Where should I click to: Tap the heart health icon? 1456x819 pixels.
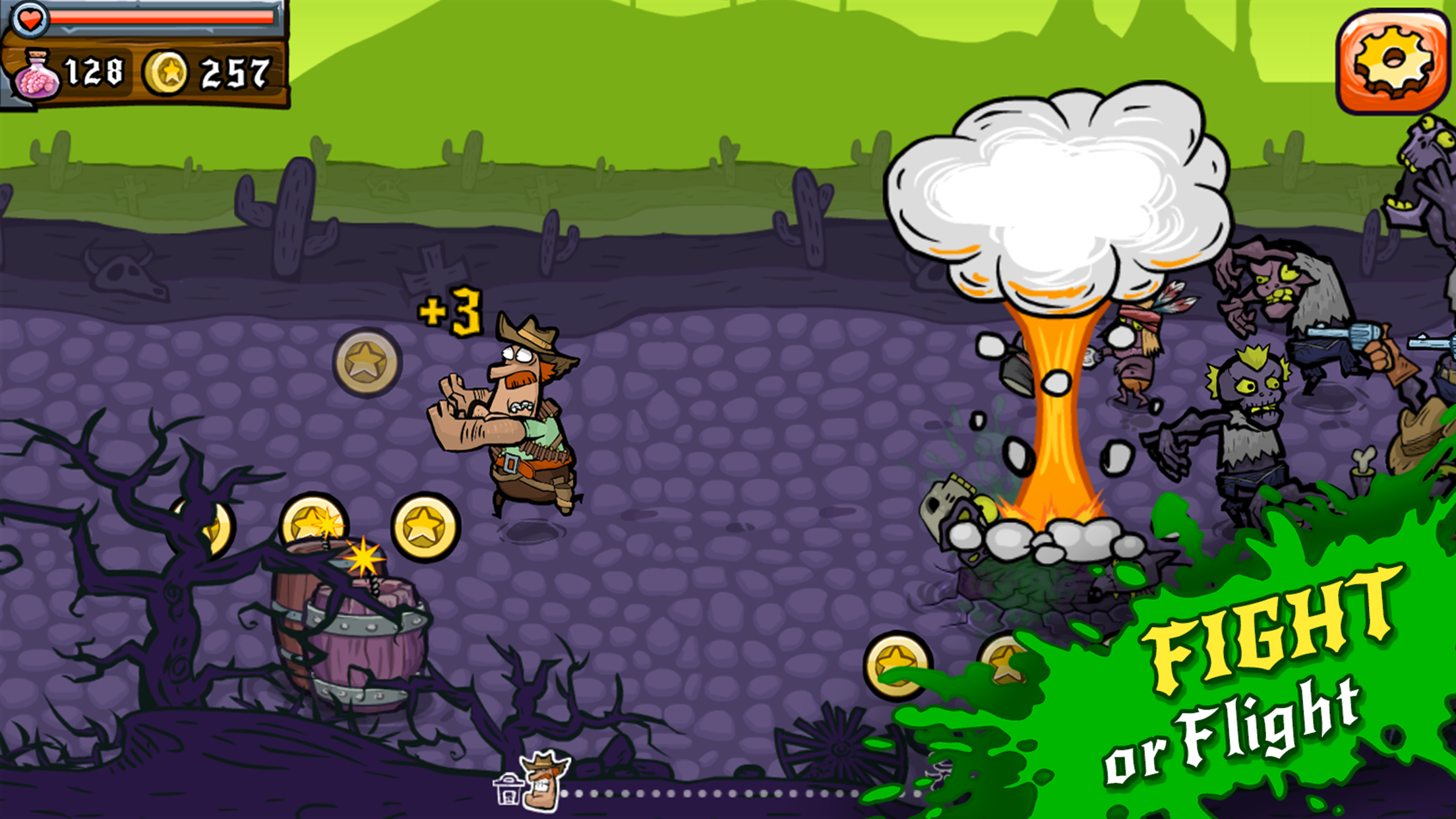(x=29, y=20)
